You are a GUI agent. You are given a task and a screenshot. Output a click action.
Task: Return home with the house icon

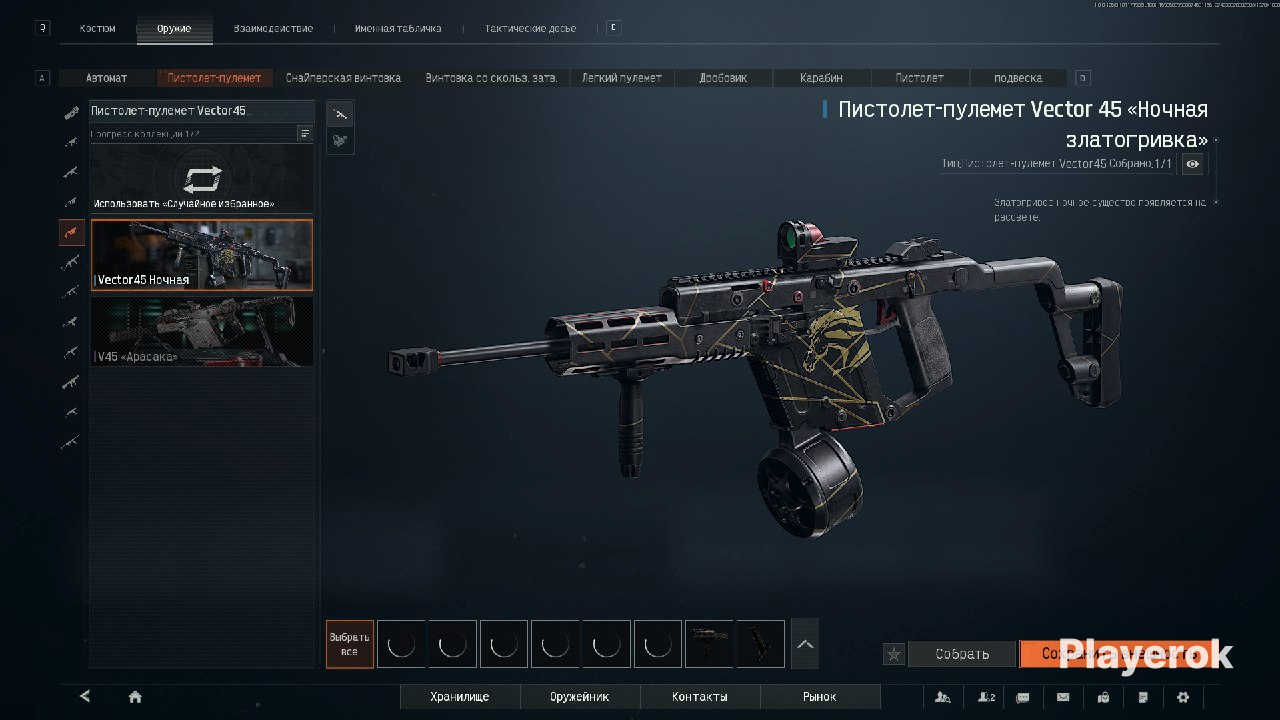[x=135, y=697]
